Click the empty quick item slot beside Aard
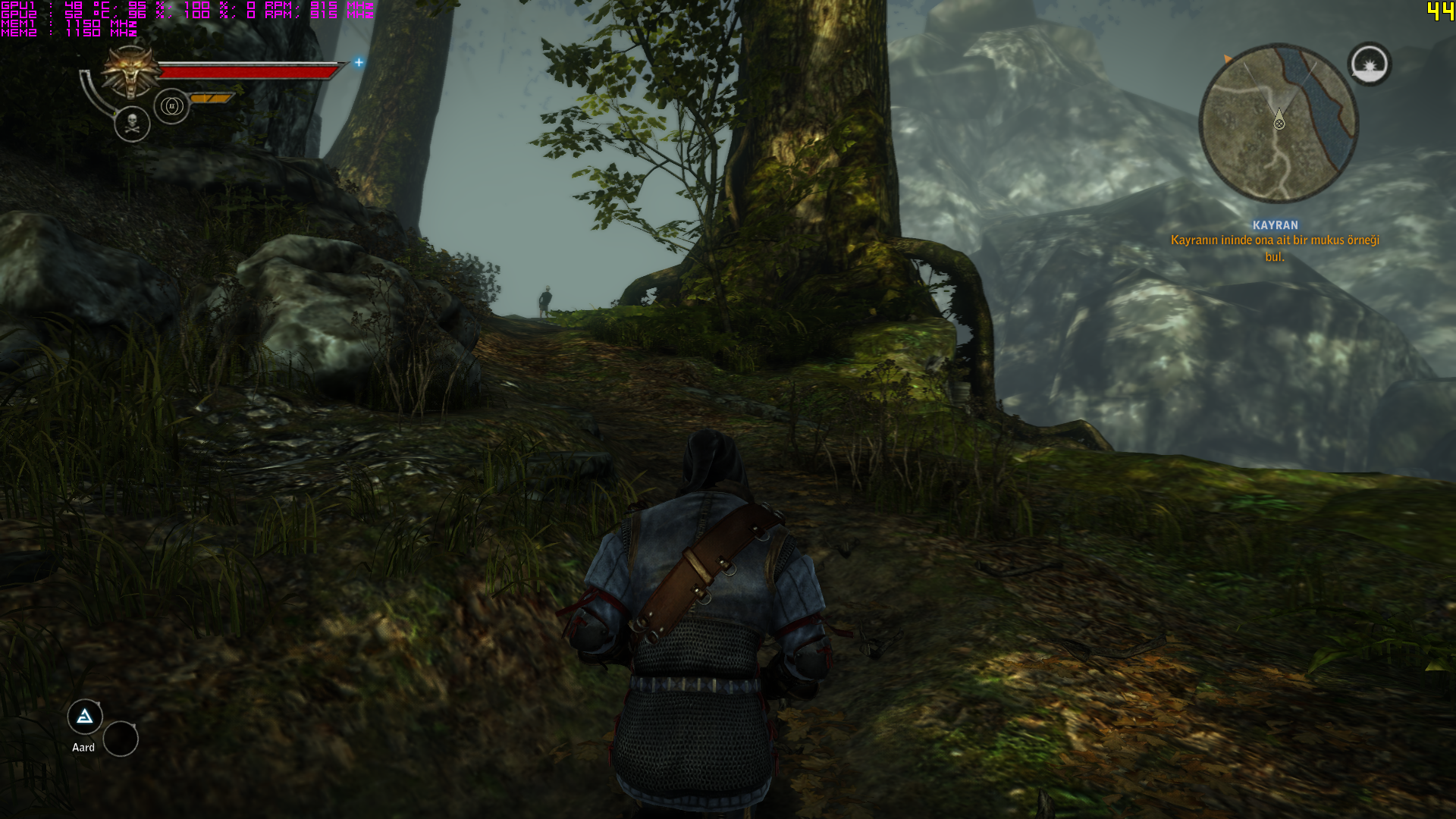Screen dimensions: 1456x819 pos(121,739)
